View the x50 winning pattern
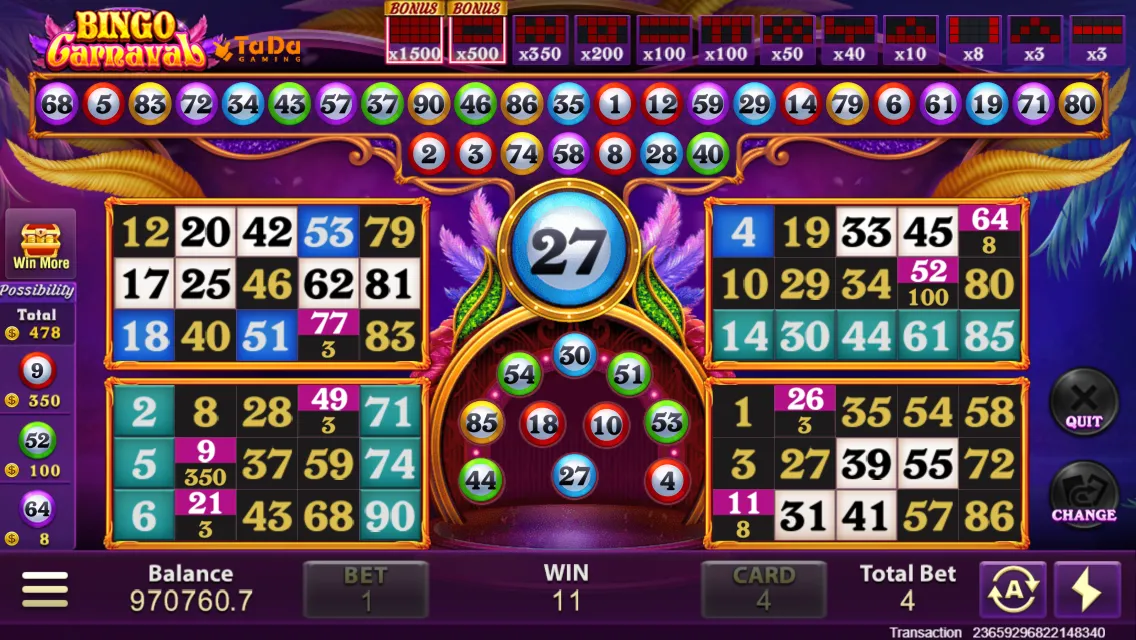The image size is (1136, 640). (787, 40)
